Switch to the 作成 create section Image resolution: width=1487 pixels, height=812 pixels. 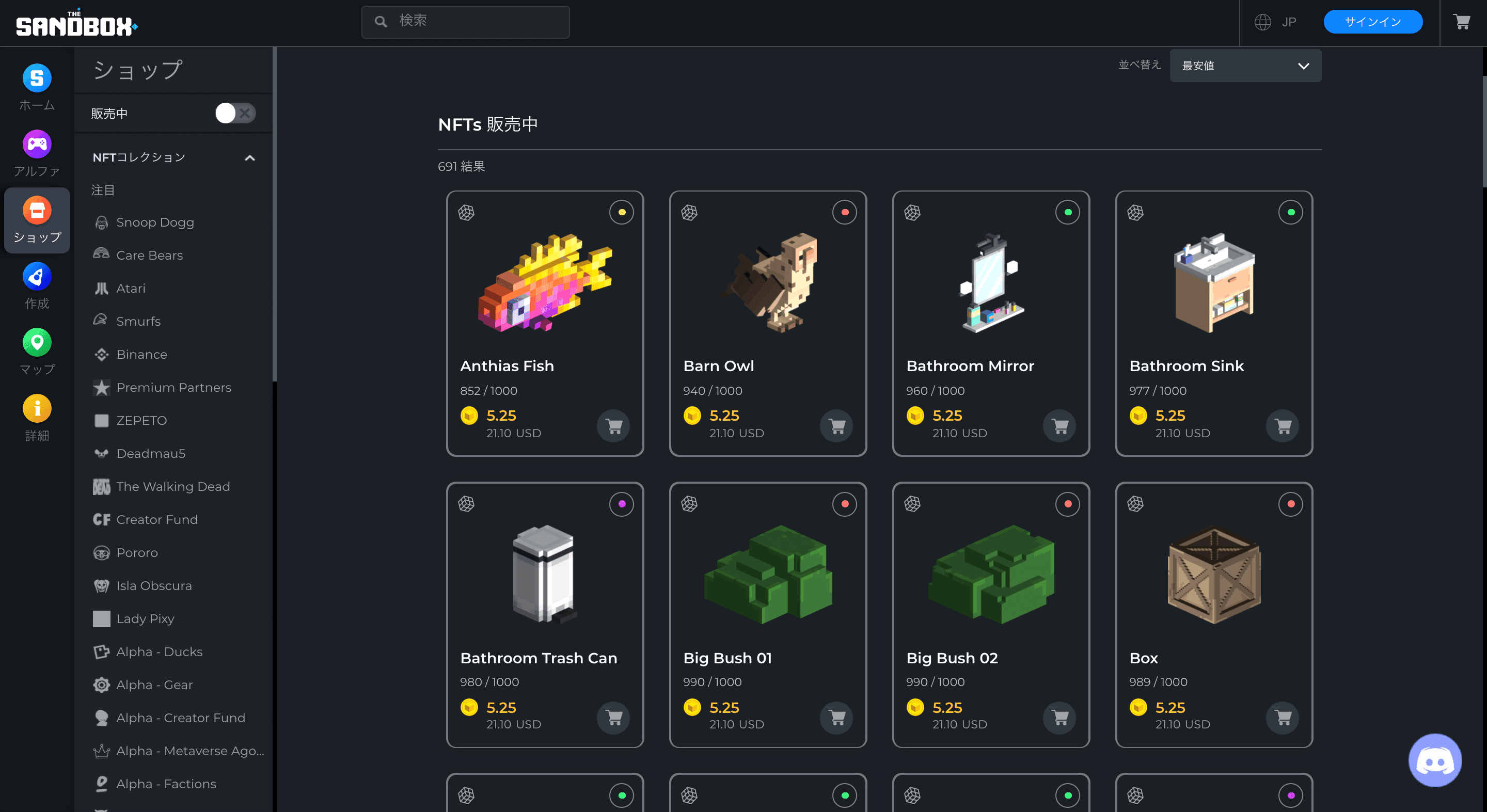point(37,285)
